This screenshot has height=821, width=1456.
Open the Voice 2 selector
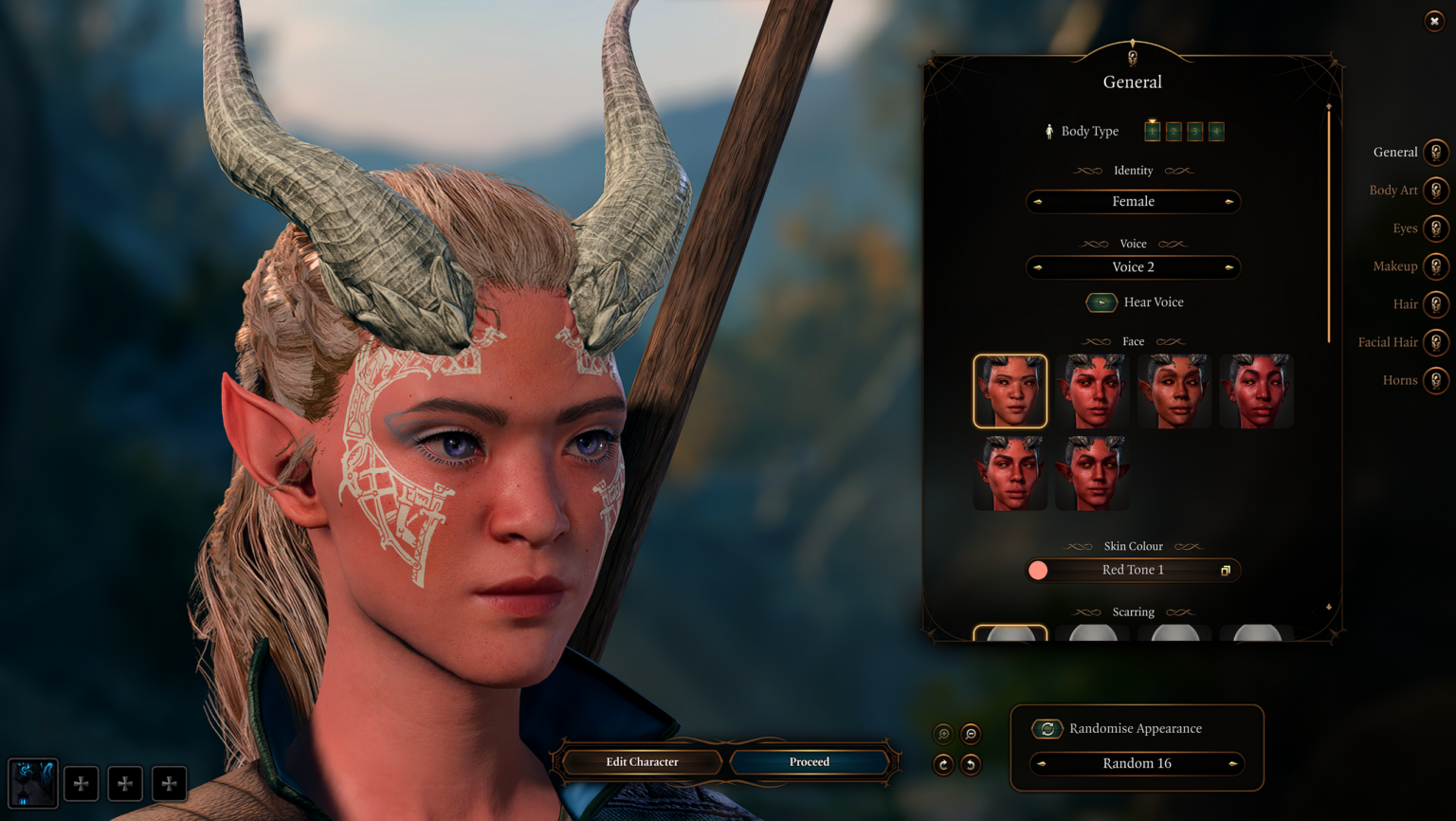(x=1133, y=267)
